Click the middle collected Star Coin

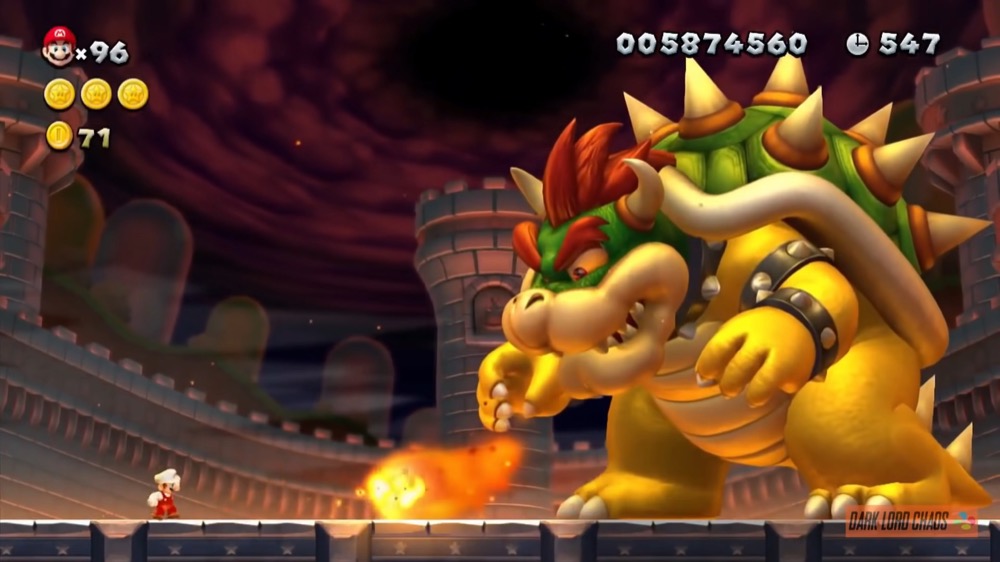click(96, 94)
